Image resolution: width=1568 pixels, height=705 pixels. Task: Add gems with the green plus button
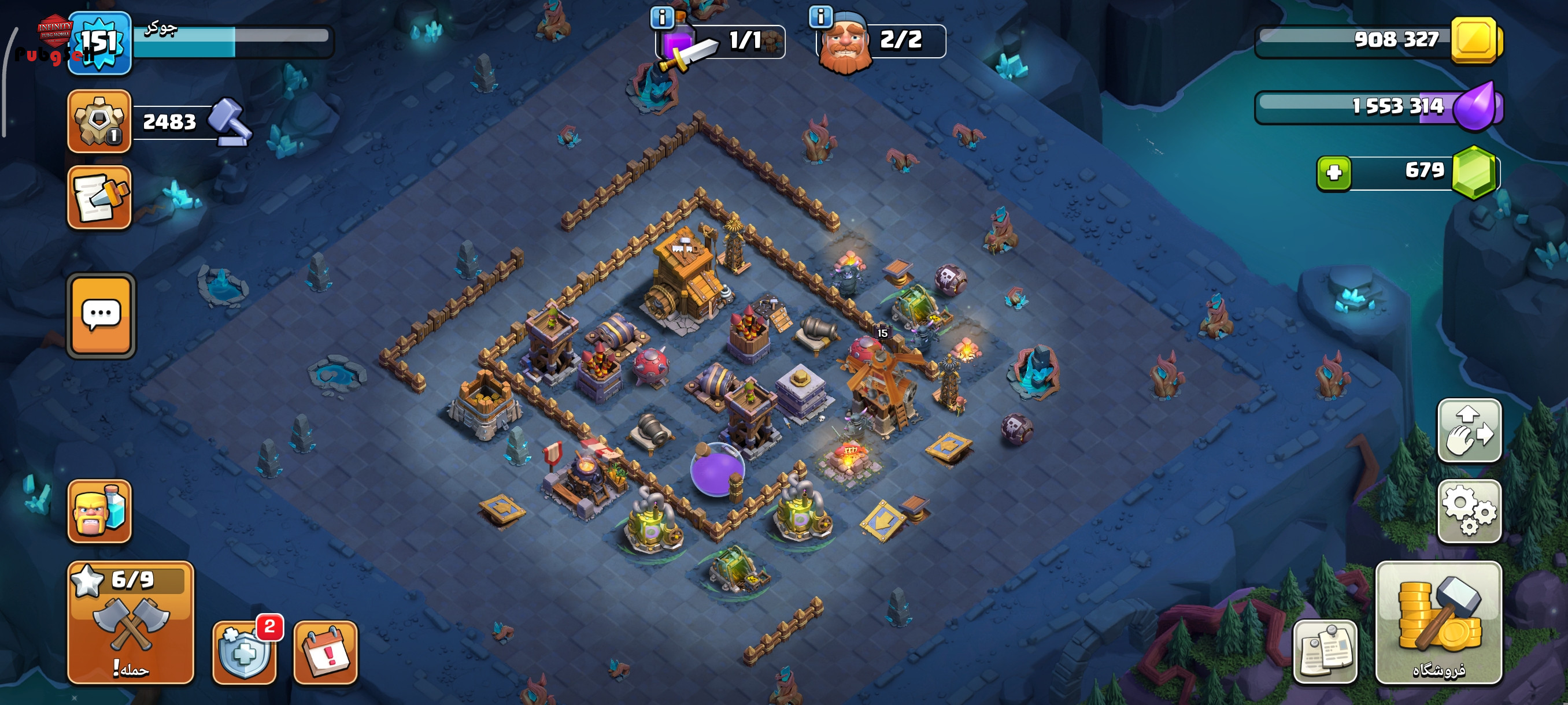(x=1334, y=173)
